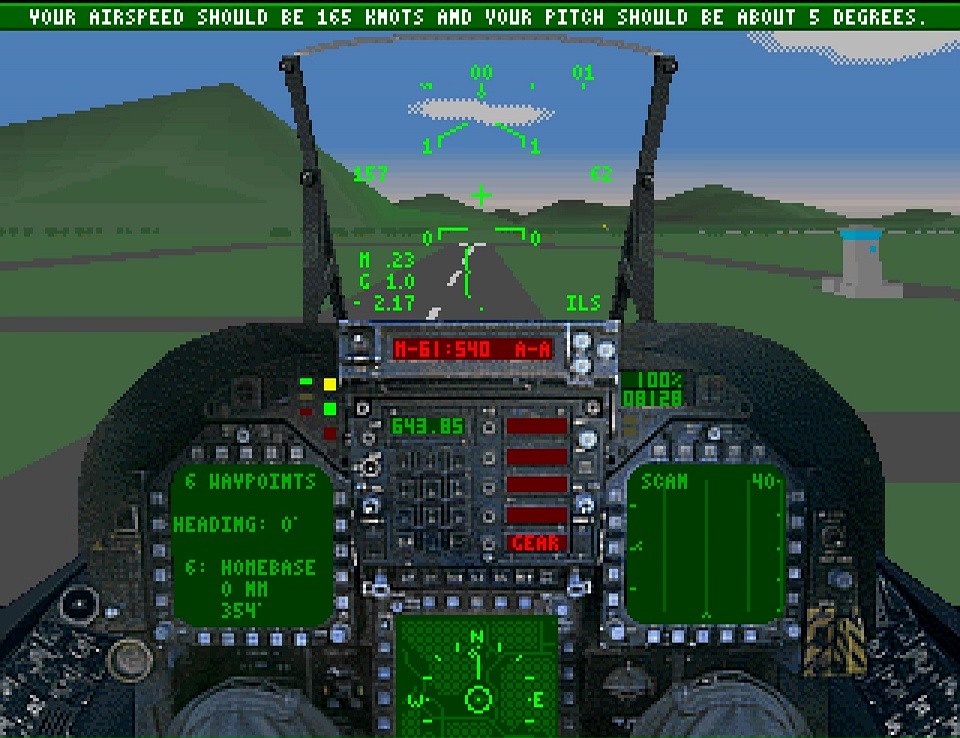This screenshot has width=960, height=738.
Task: Click the left waypoints MFD screen
Action: click(250, 544)
